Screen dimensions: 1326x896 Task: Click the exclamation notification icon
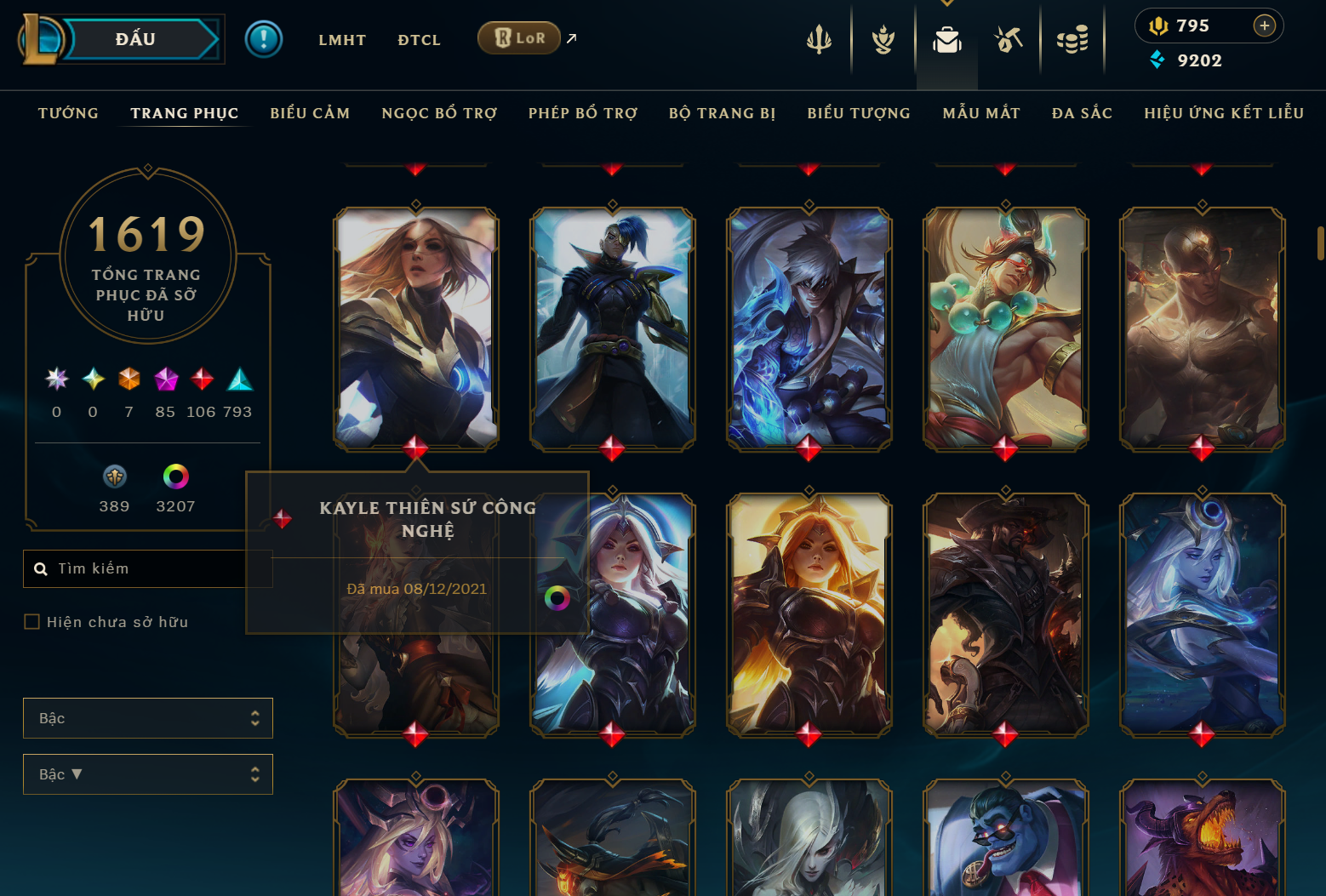264,38
